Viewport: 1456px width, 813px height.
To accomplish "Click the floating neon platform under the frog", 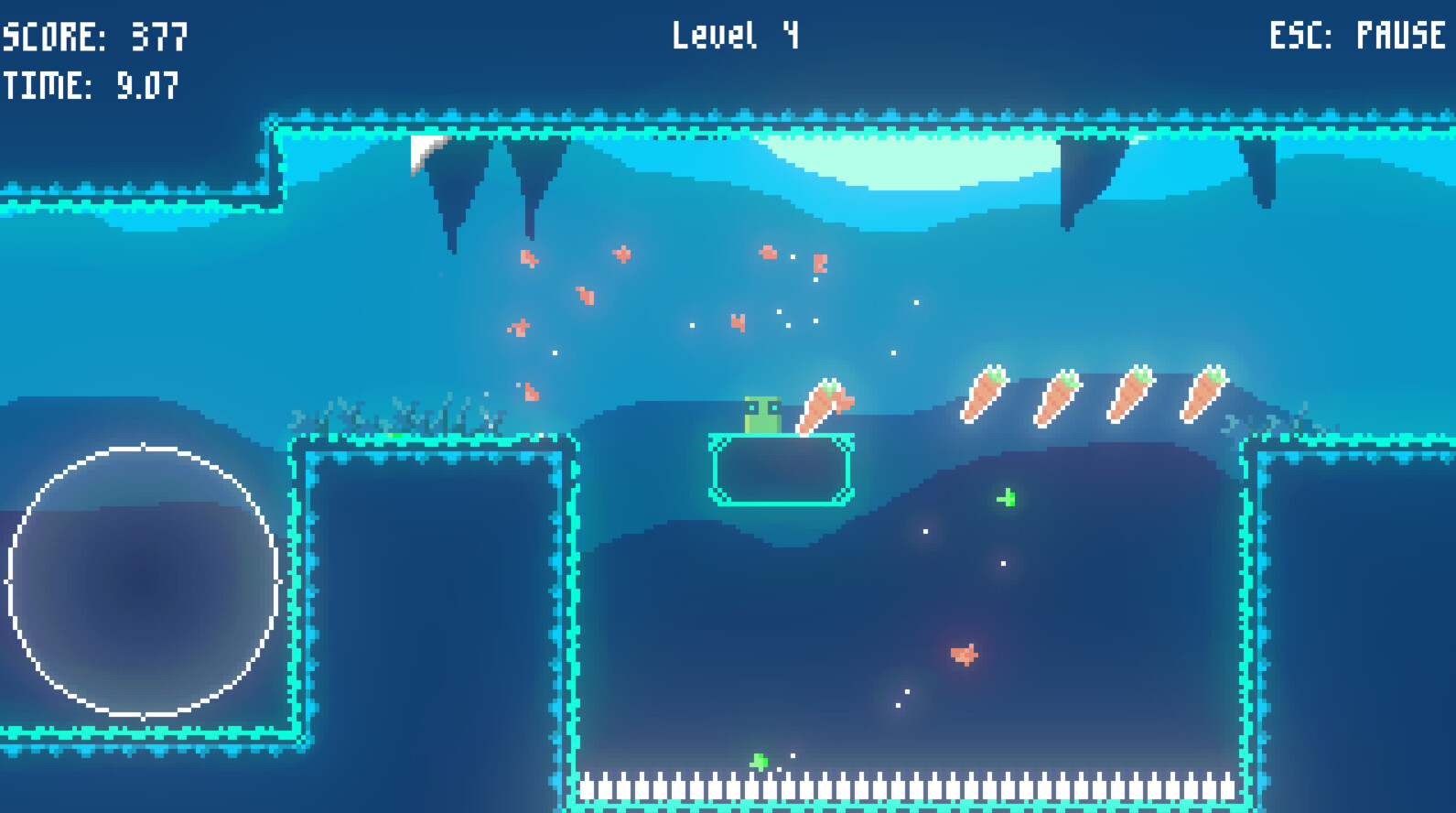I will pyautogui.click(x=780, y=470).
